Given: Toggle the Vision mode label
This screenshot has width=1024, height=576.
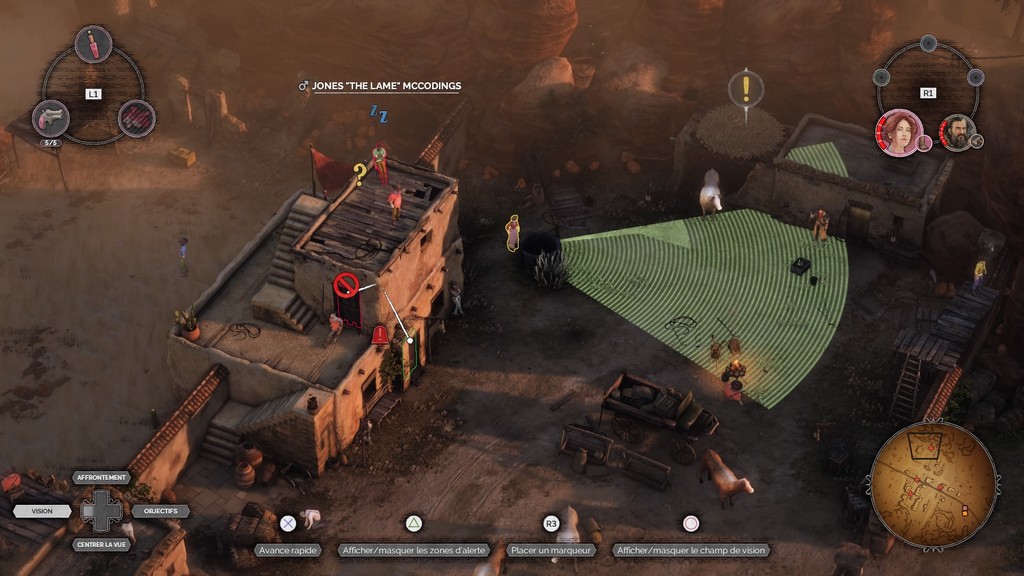Looking at the screenshot, I should tap(42, 511).
